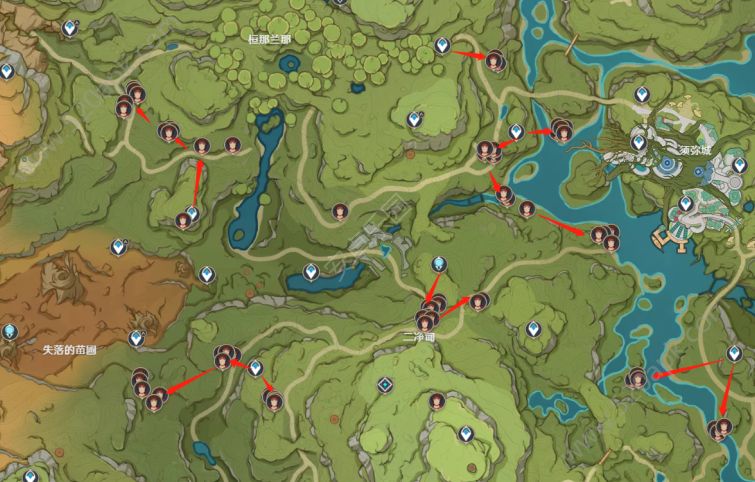Click the character marker cluster at 二净甸

tap(428, 316)
